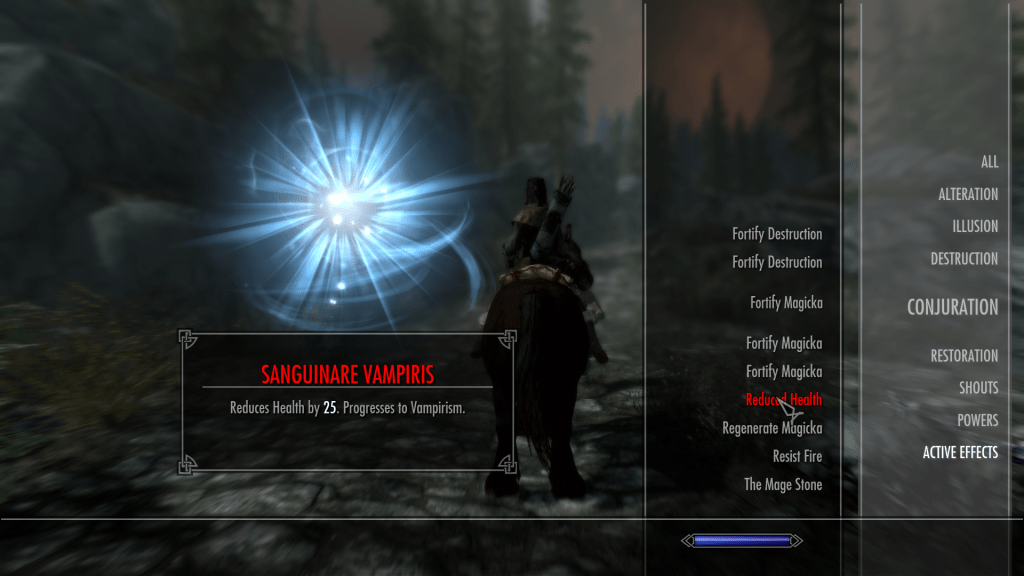Open the Powers category
1024x576 pixels.
point(977,420)
